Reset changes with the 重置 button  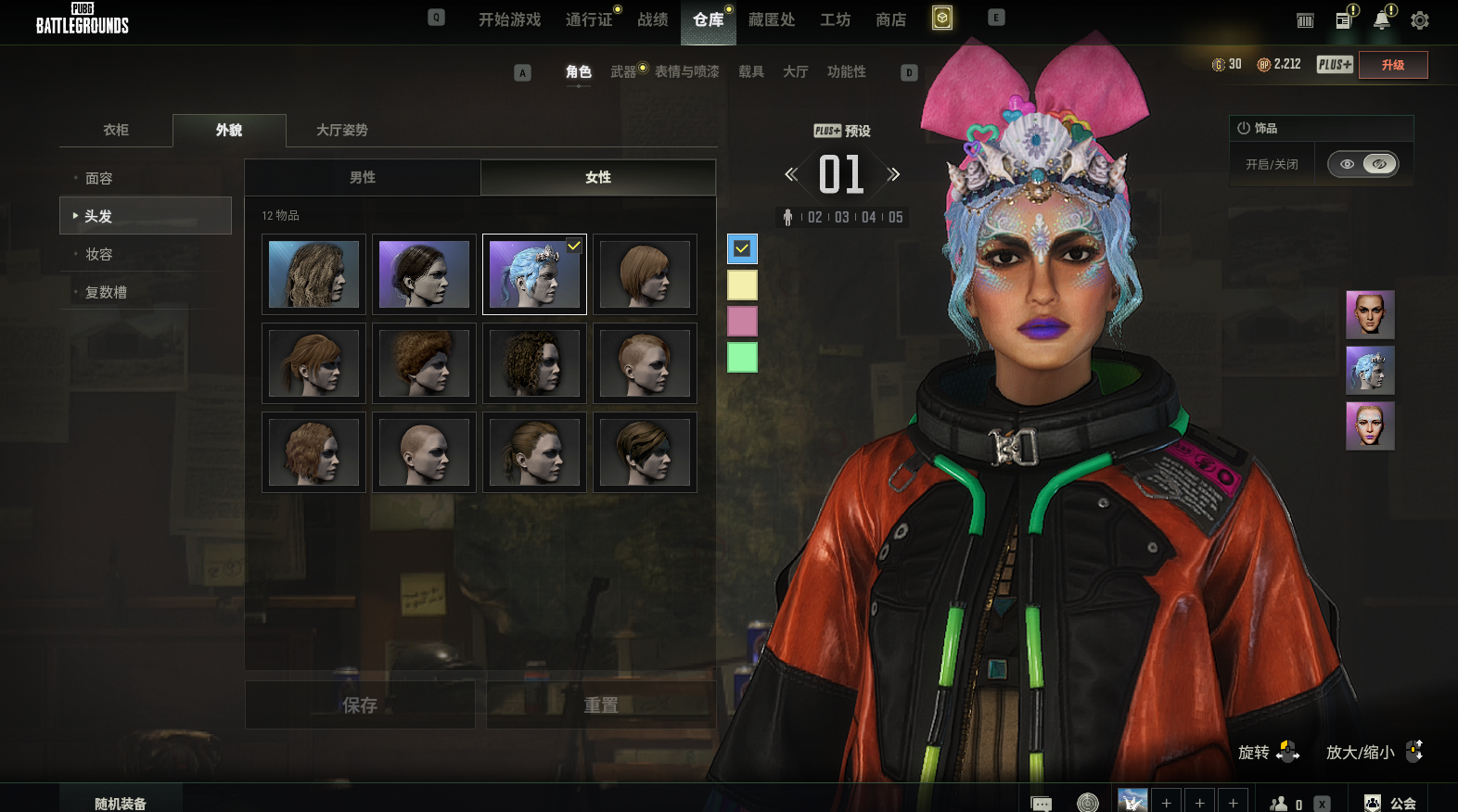(x=601, y=705)
